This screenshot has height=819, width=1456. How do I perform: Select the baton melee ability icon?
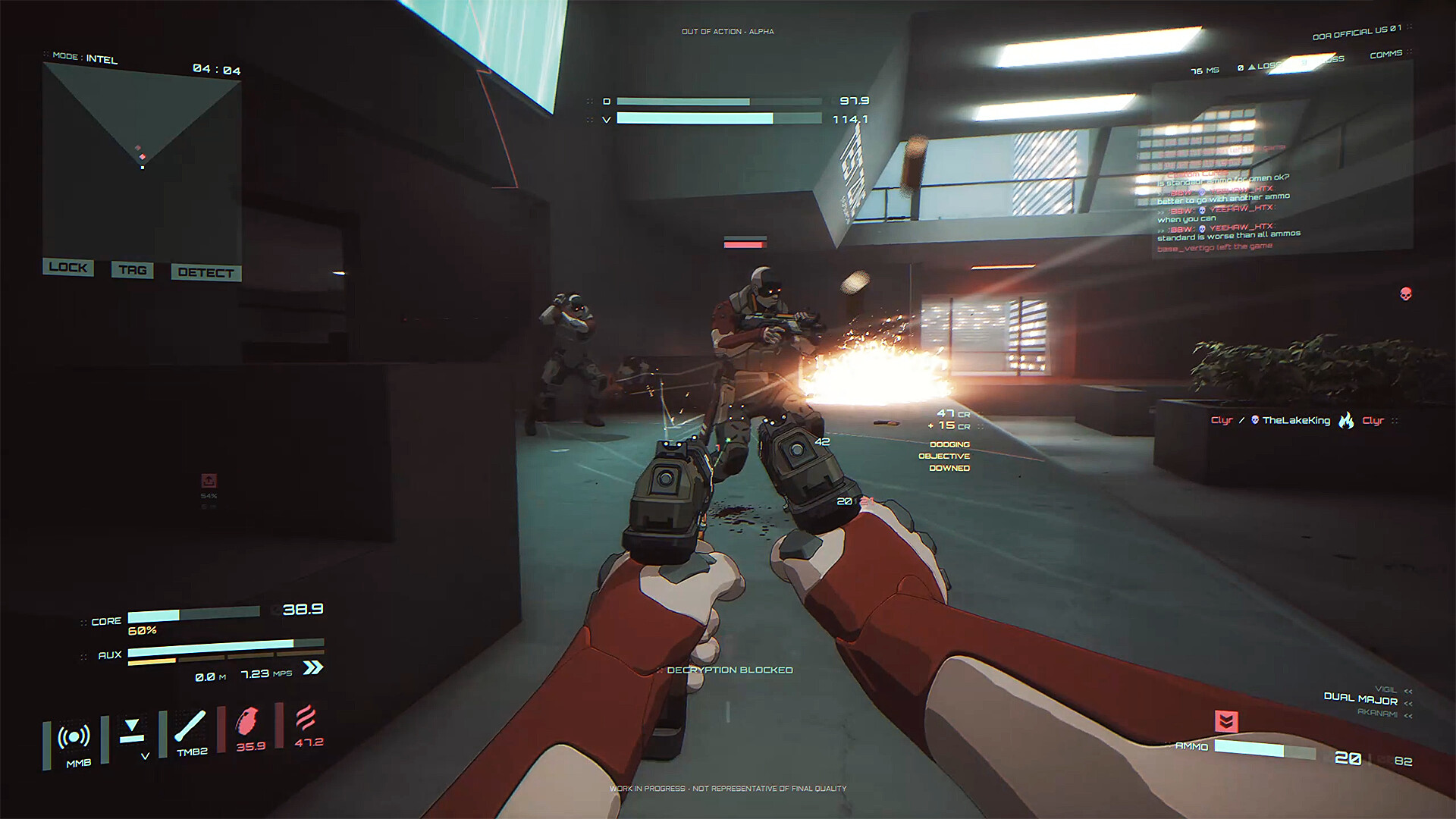tap(190, 726)
